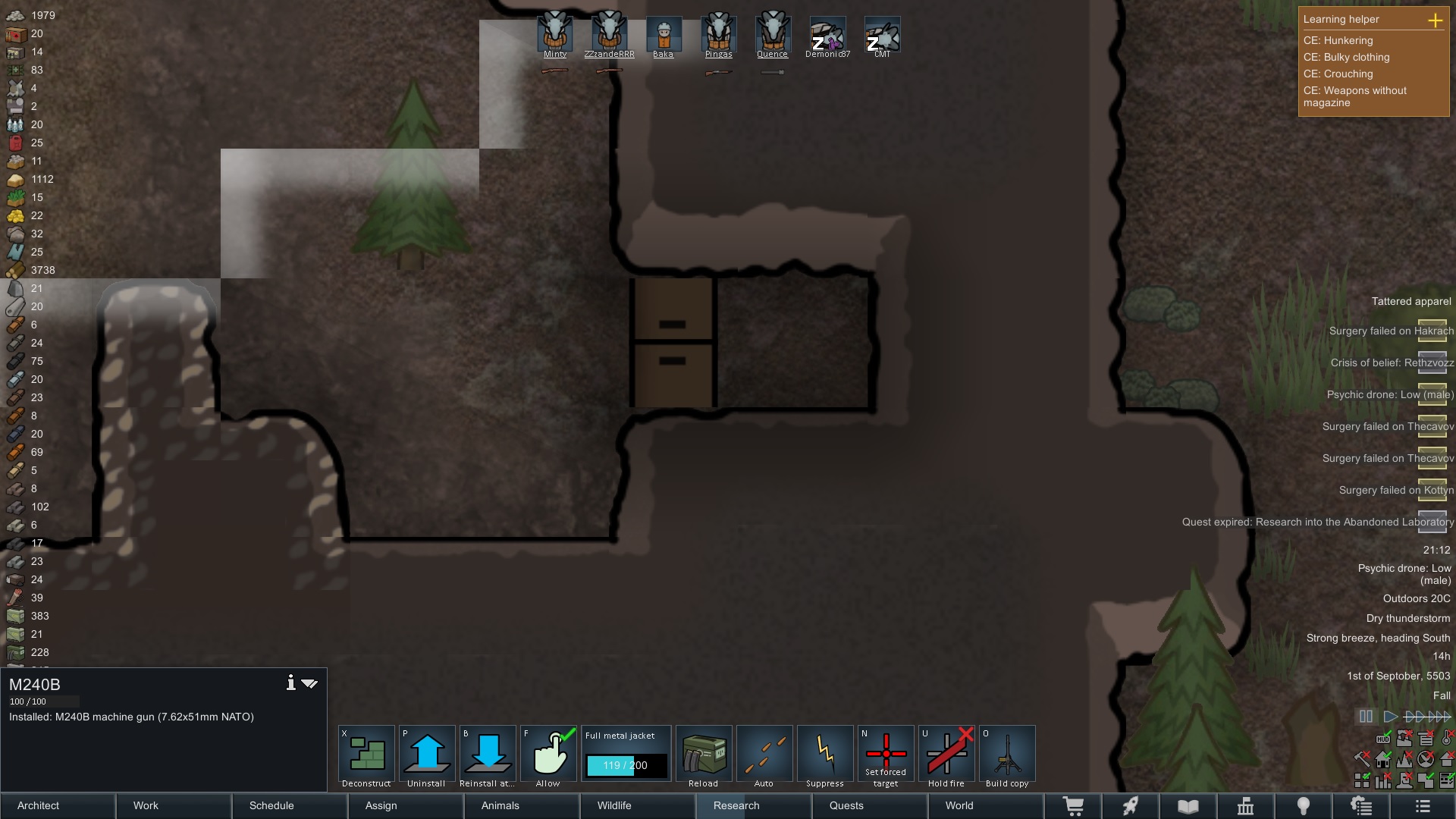This screenshot has height=819, width=1456.
Task: Toggle the Allow setting on the M240B
Action: [548, 755]
